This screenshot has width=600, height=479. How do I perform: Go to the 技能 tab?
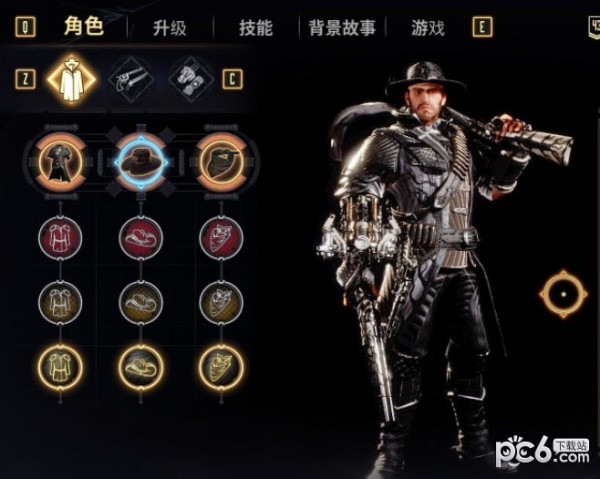(x=255, y=27)
